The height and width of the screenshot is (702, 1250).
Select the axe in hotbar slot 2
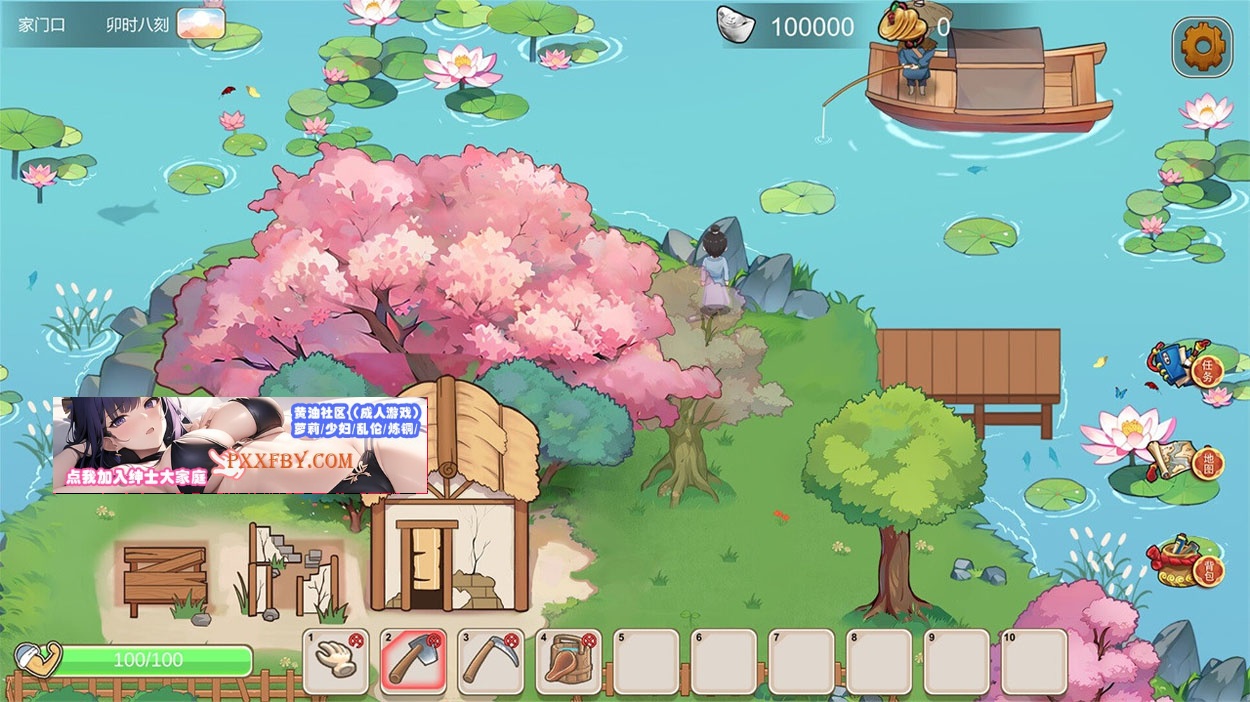coord(413,661)
